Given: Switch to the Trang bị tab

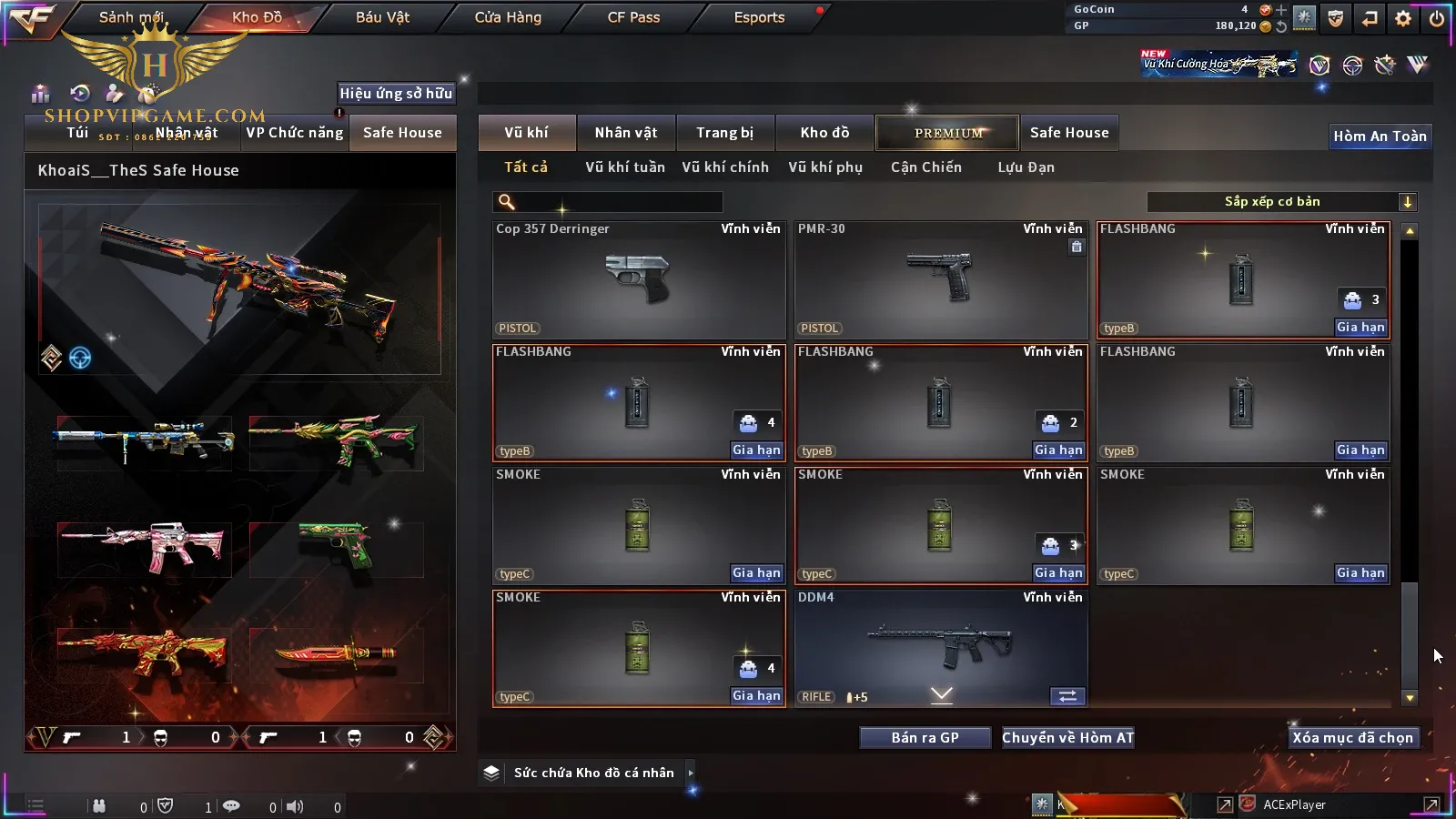Looking at the screenshot, I should tap(724, 133).
